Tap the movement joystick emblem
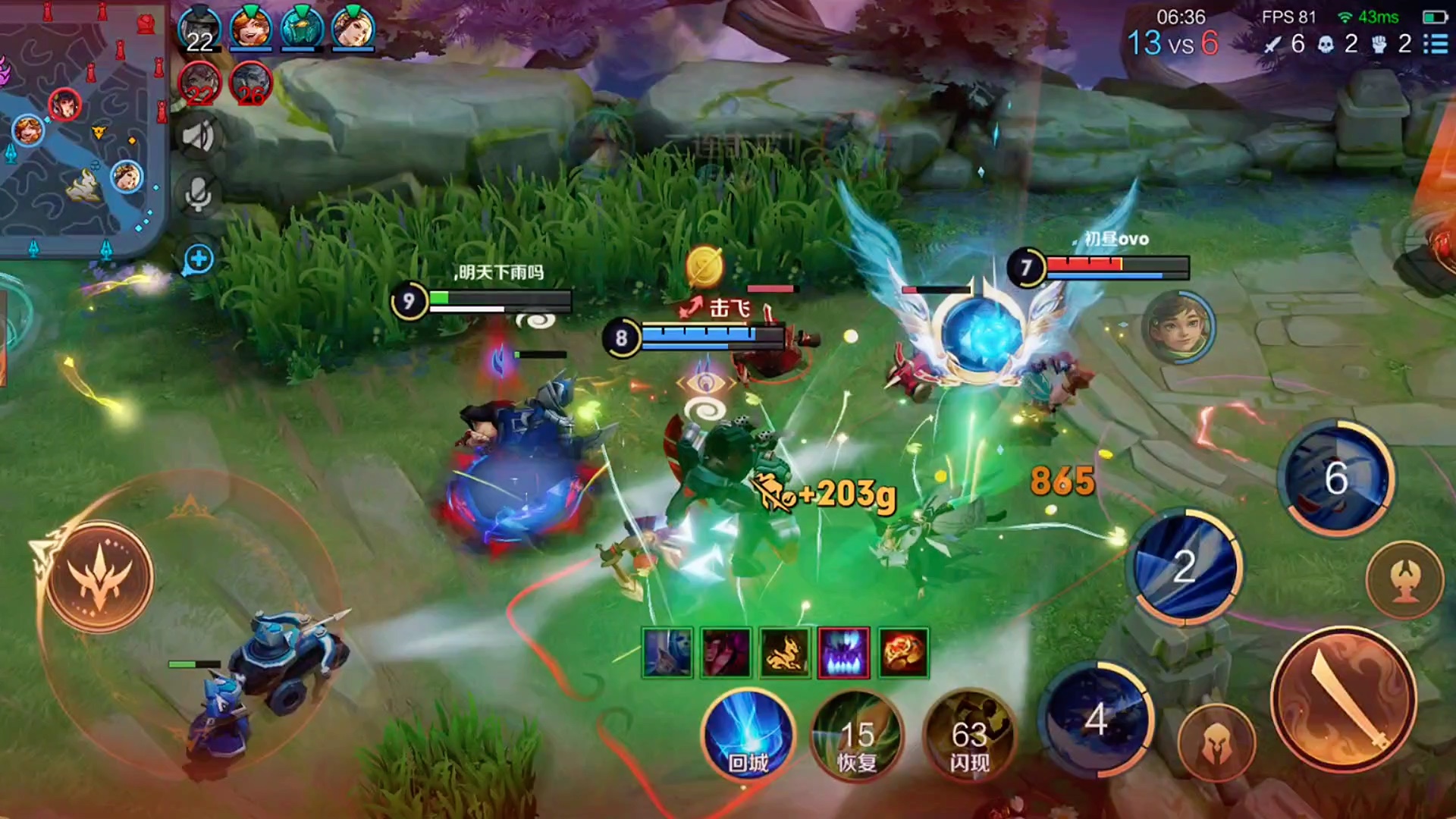1456x819 pixels. click(x=99, y=576)
